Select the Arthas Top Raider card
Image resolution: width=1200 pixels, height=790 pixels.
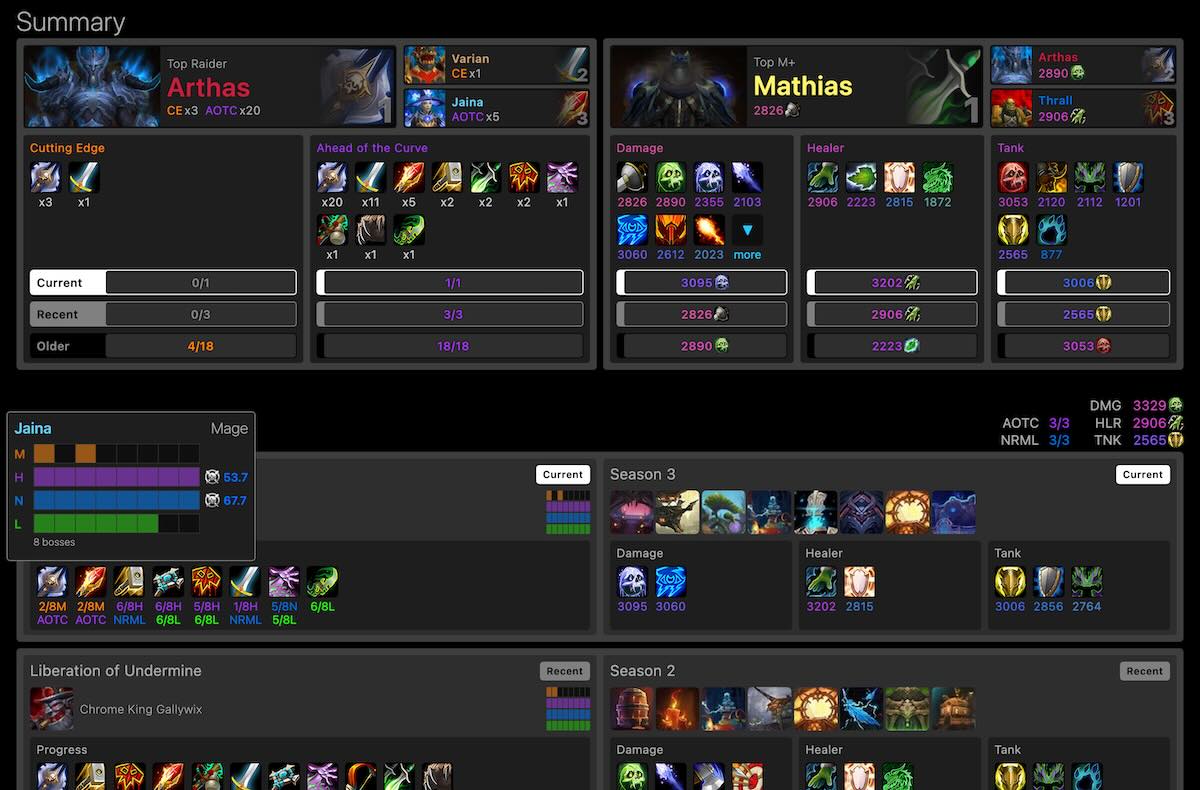click(209, 87)
